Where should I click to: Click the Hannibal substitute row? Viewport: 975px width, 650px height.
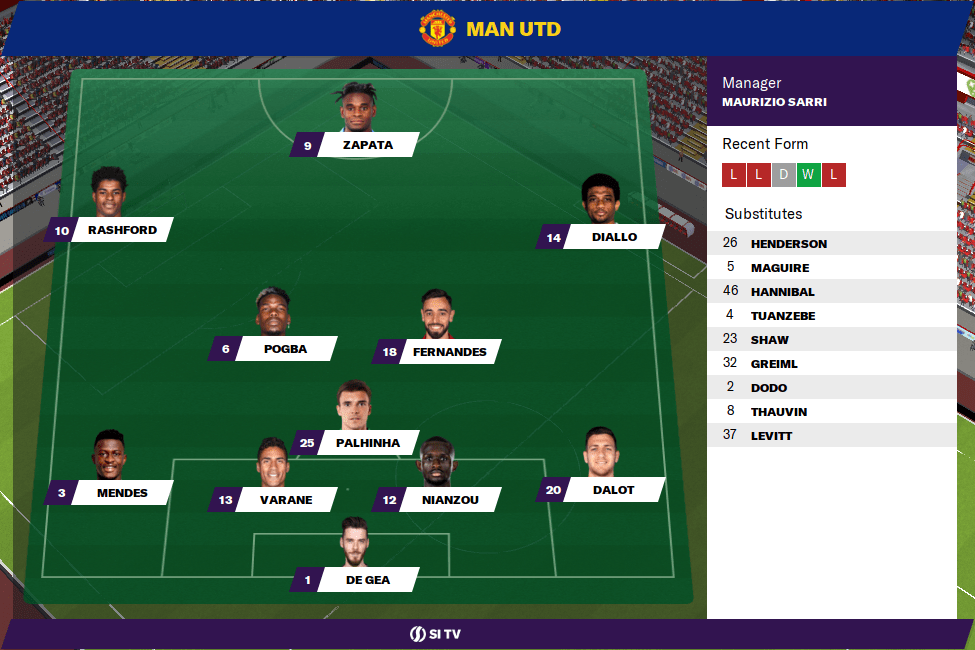coord(832,292)
